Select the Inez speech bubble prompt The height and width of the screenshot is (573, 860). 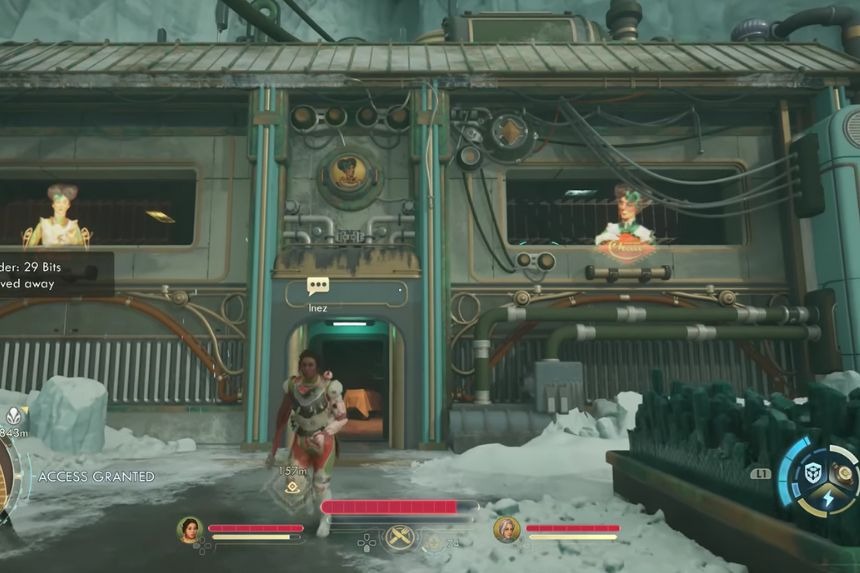(318, 286)
